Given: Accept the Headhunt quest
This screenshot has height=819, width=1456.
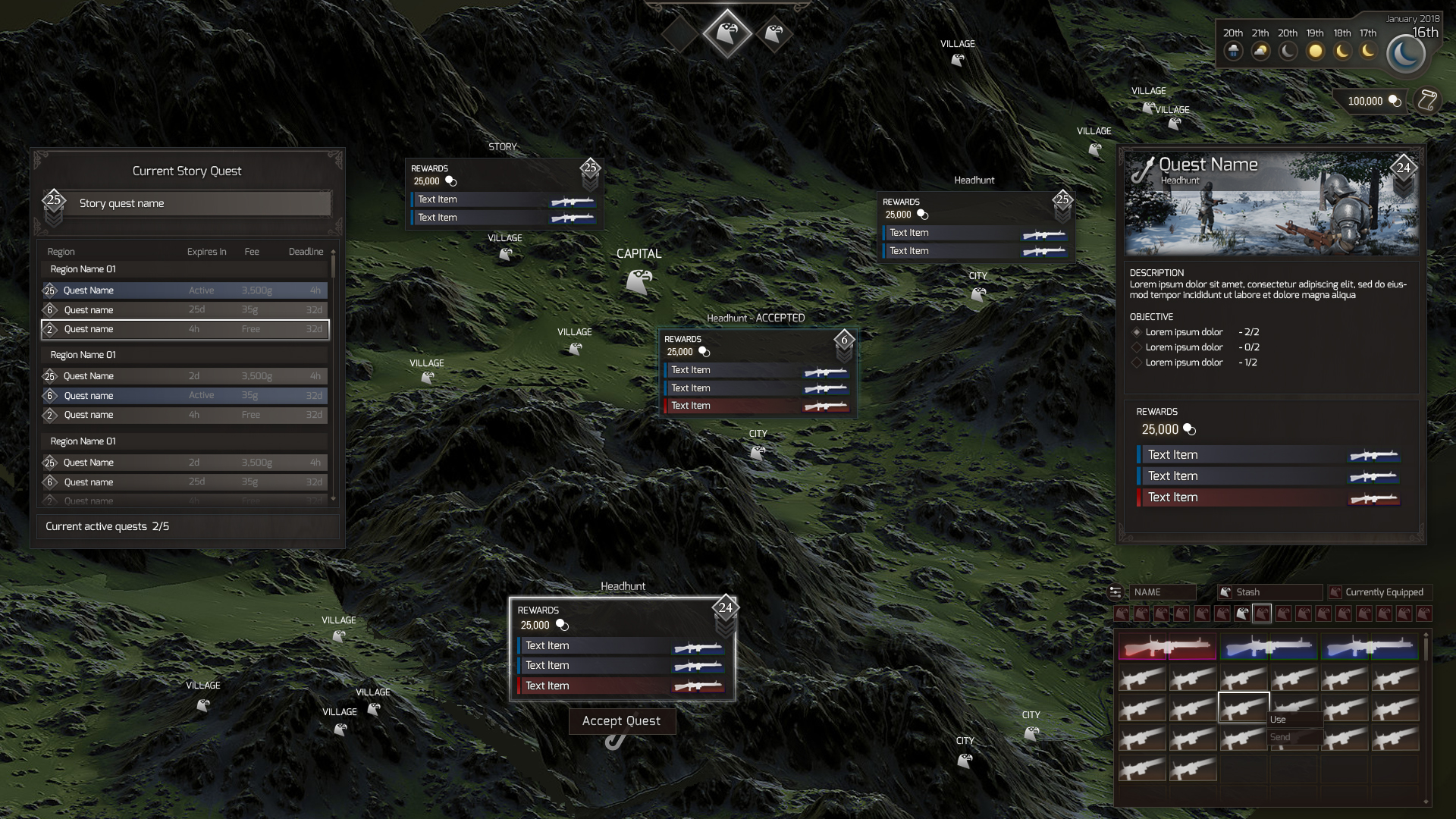Looking at the screenshot, I should tap(622, 721).
